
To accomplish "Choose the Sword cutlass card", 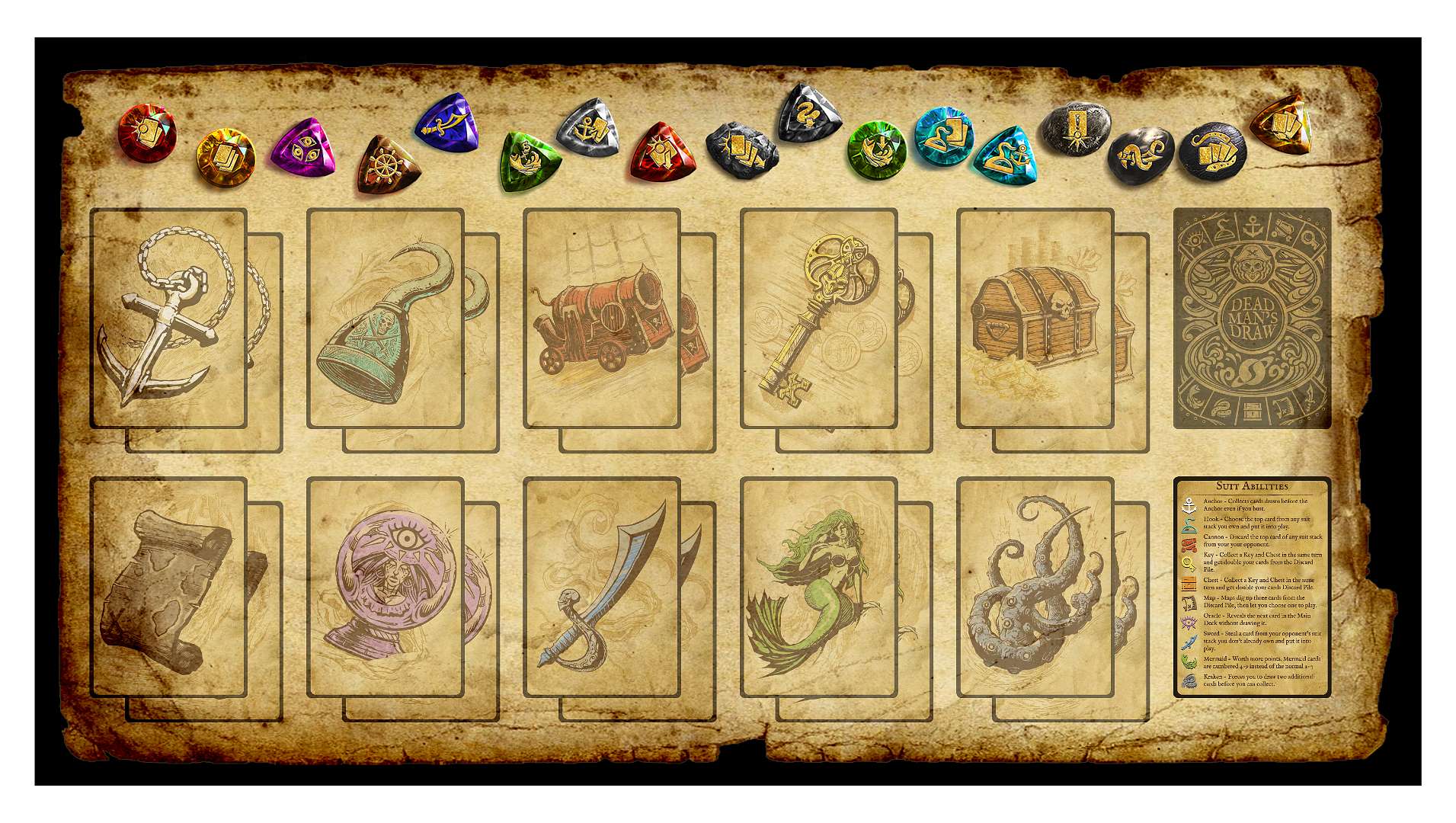I will coord(601,587).
